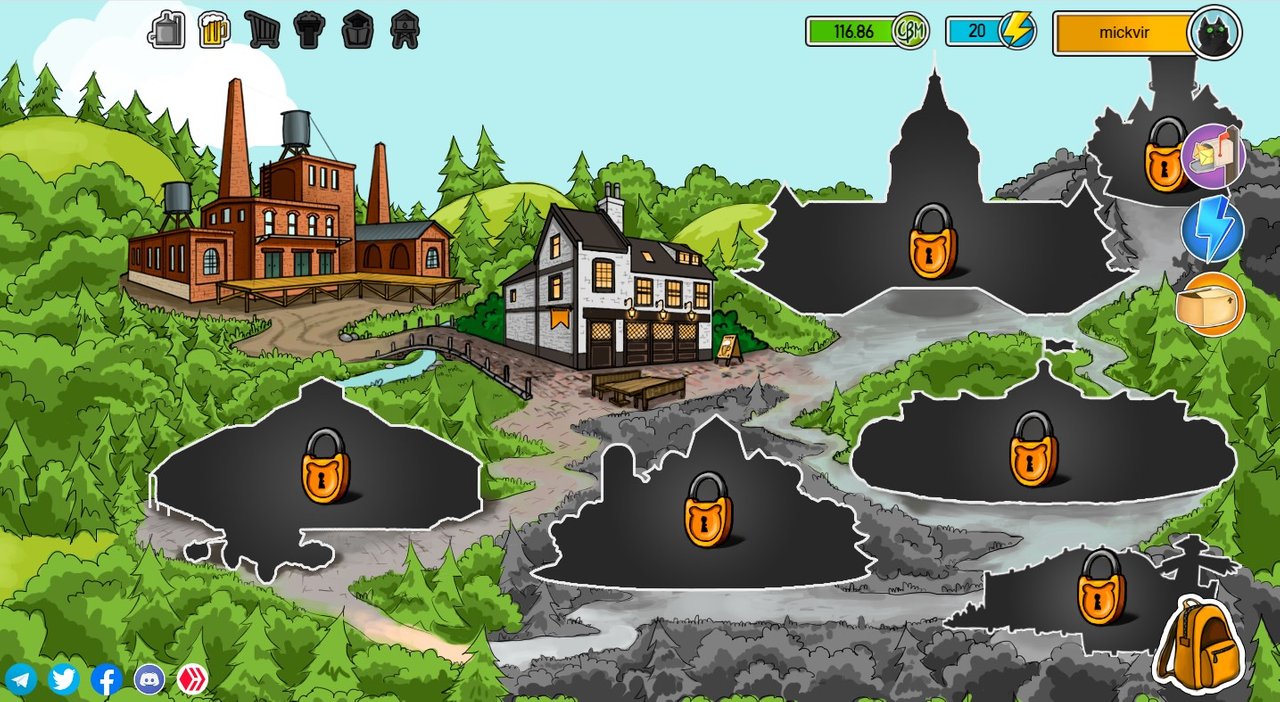Open the brewery kettle icon in top bar
Viewport: 1280px width, 702px height.
click(167, 30)
